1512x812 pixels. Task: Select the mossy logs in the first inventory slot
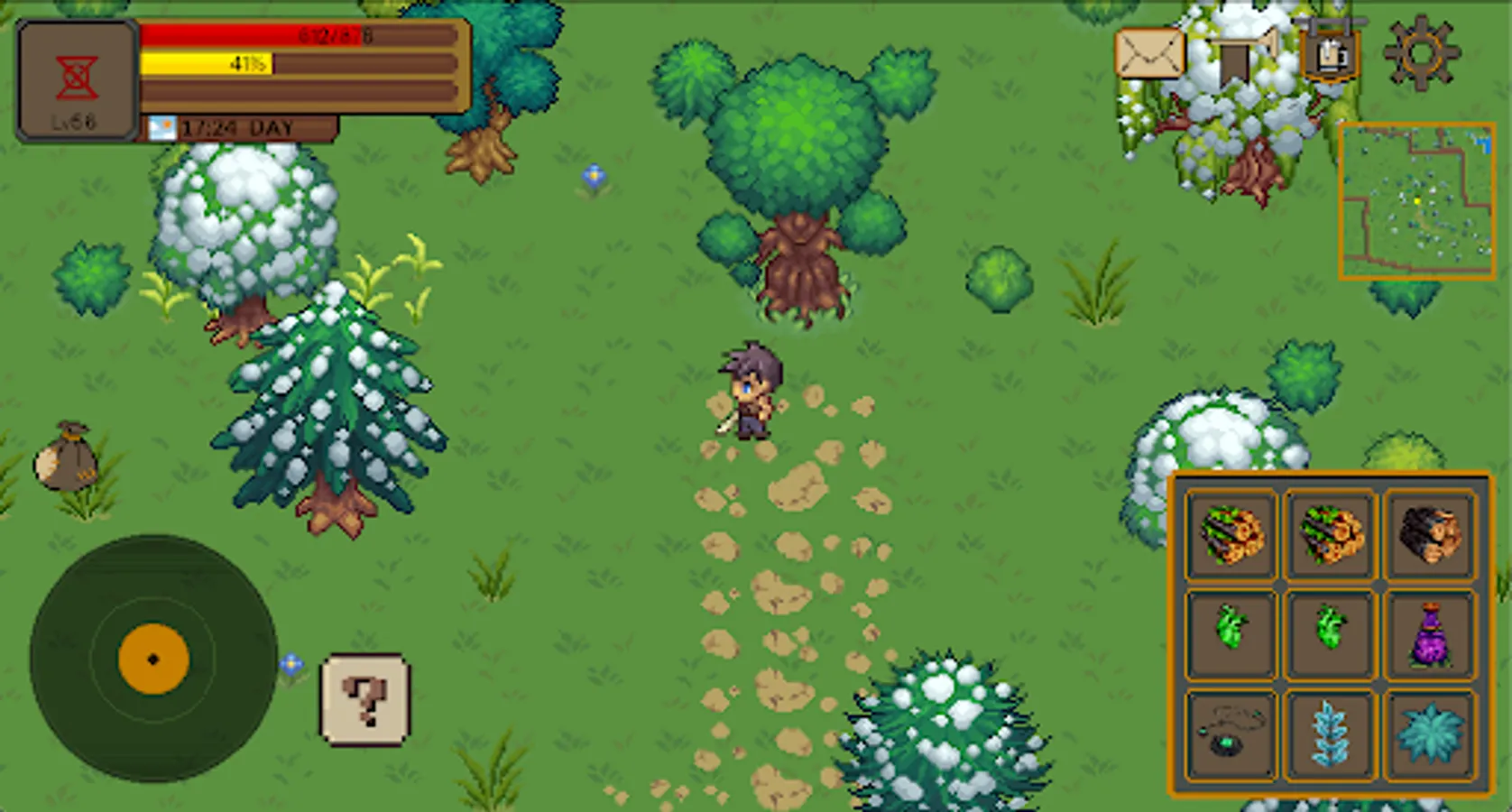coord(1231,534)
